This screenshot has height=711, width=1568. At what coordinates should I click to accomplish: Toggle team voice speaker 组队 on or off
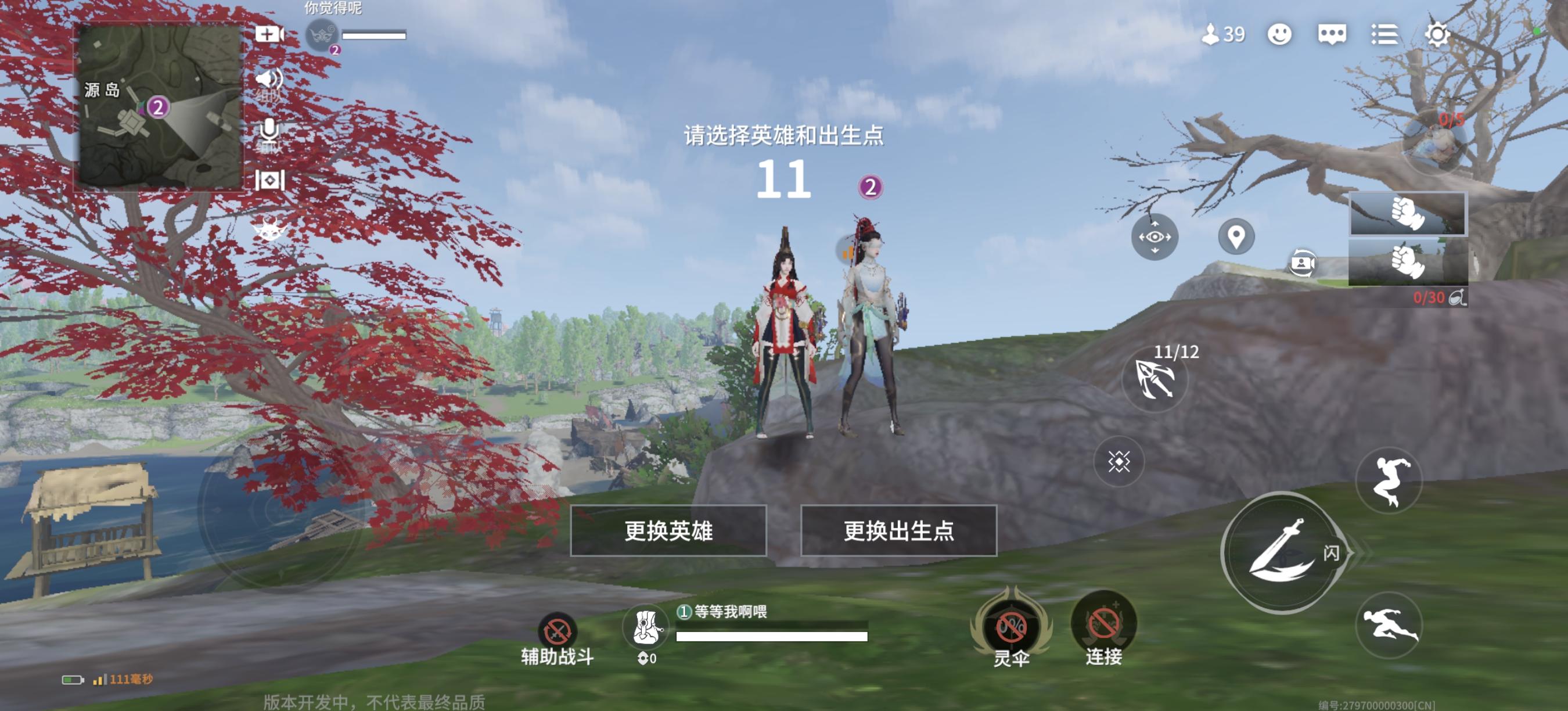(270, 79)
